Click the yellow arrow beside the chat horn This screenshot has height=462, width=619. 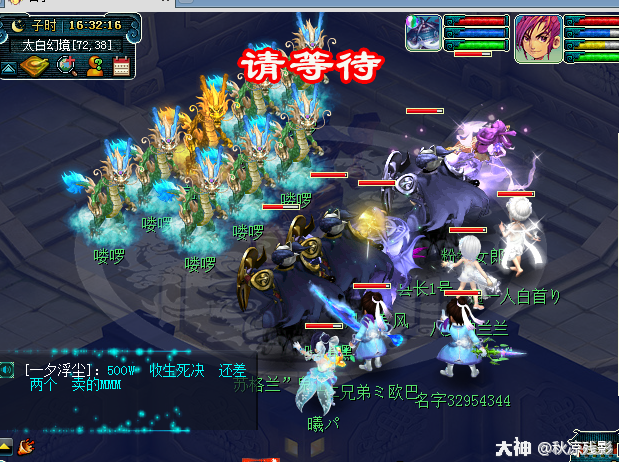pos(6,444)
